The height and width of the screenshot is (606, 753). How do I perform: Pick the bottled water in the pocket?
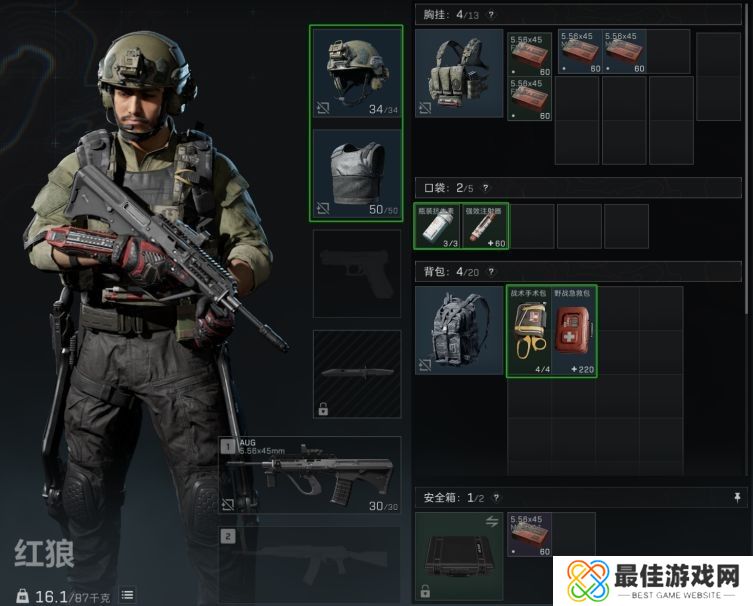tap(437, 228)
